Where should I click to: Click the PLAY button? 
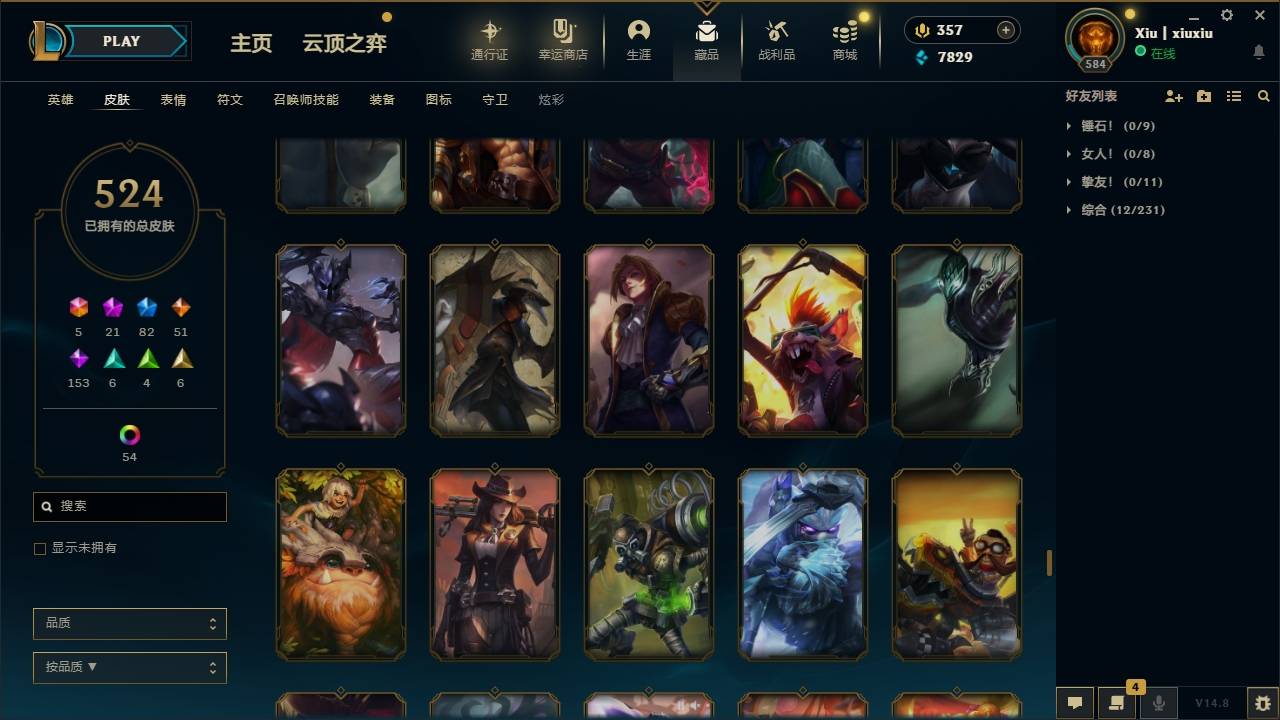coord(120,41)
